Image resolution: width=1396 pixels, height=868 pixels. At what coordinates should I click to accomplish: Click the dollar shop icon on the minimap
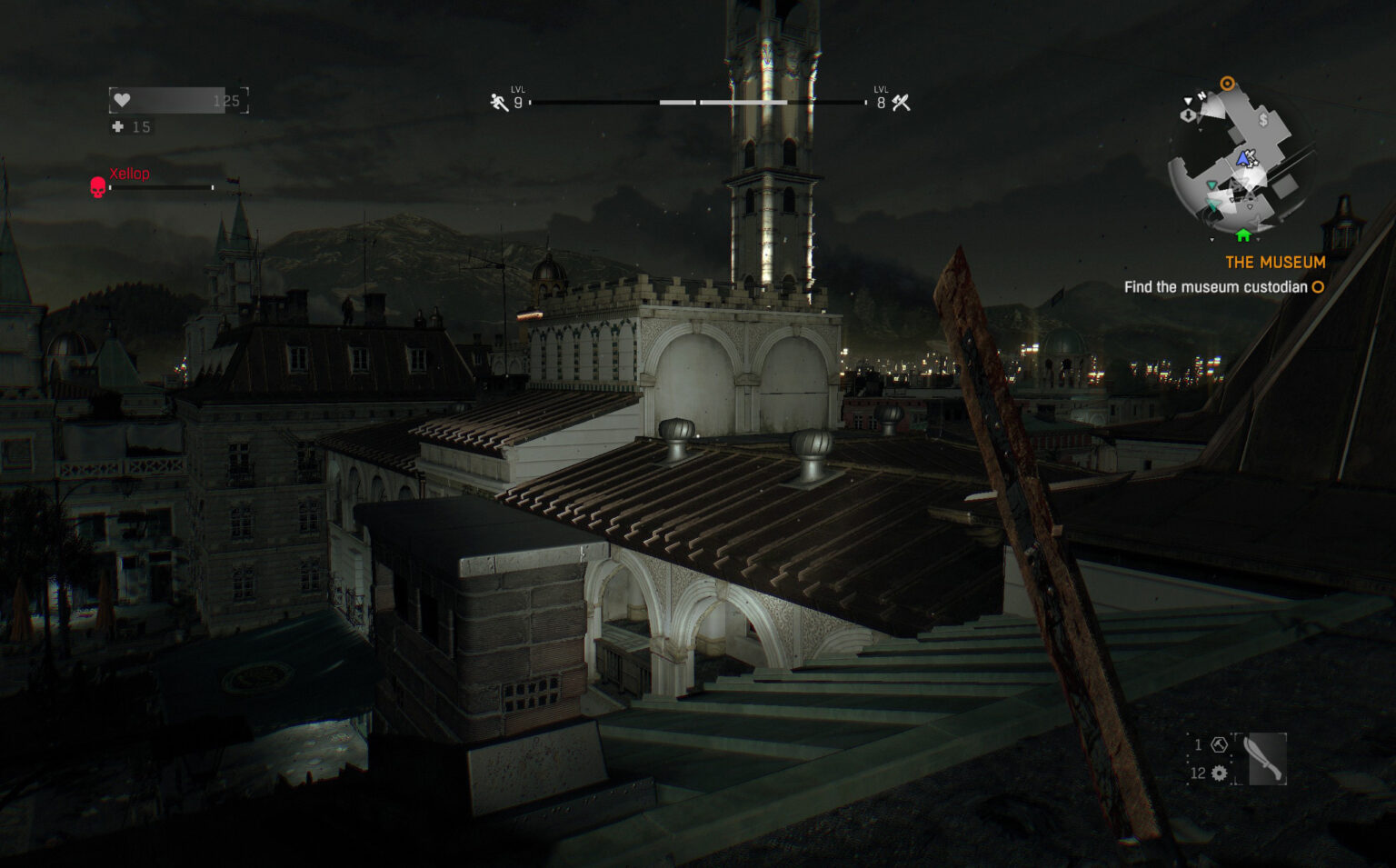(x=1262, y=120)
